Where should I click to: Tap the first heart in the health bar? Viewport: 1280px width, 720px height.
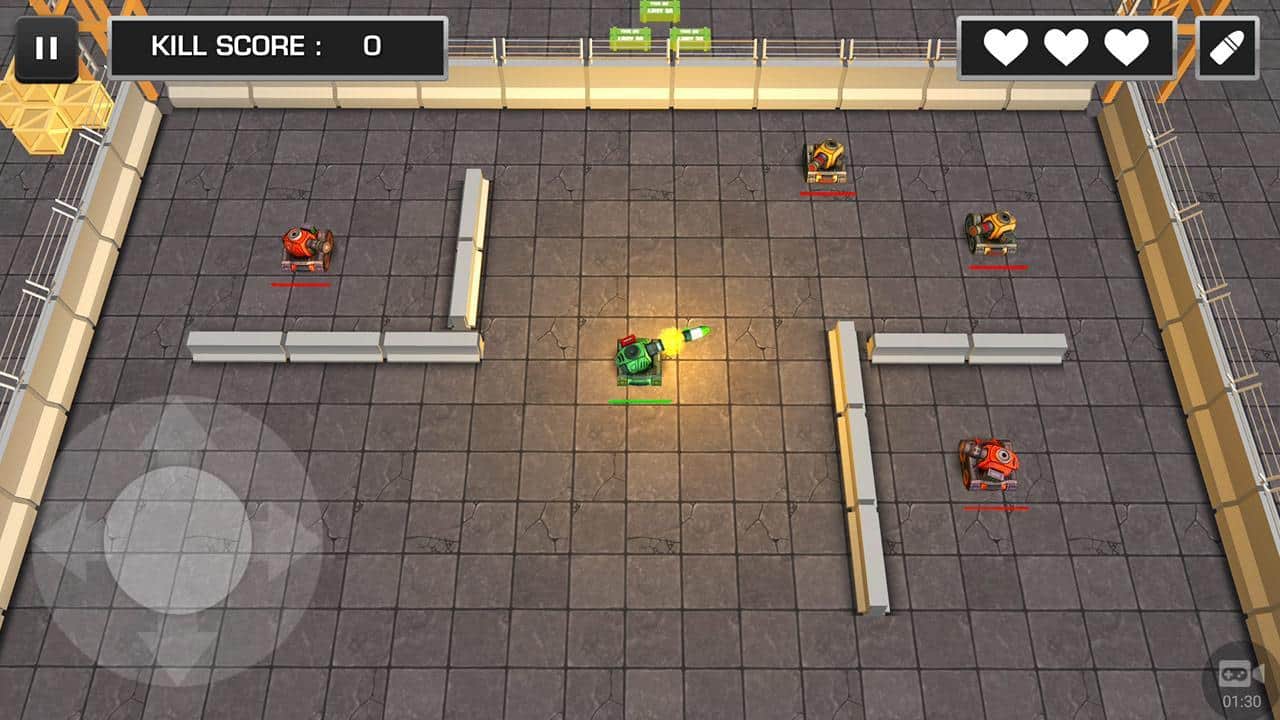pyautogui.click(x=1004, y=46)
